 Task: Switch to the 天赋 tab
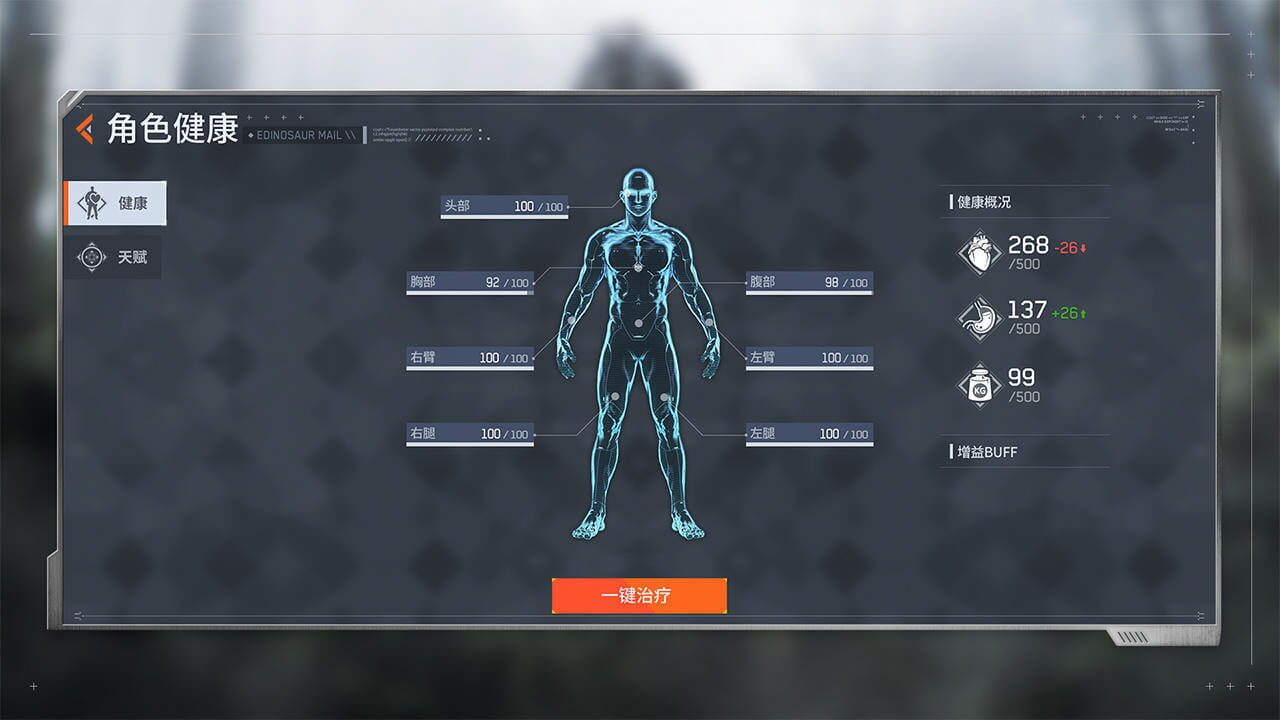(x=115, y=257)
